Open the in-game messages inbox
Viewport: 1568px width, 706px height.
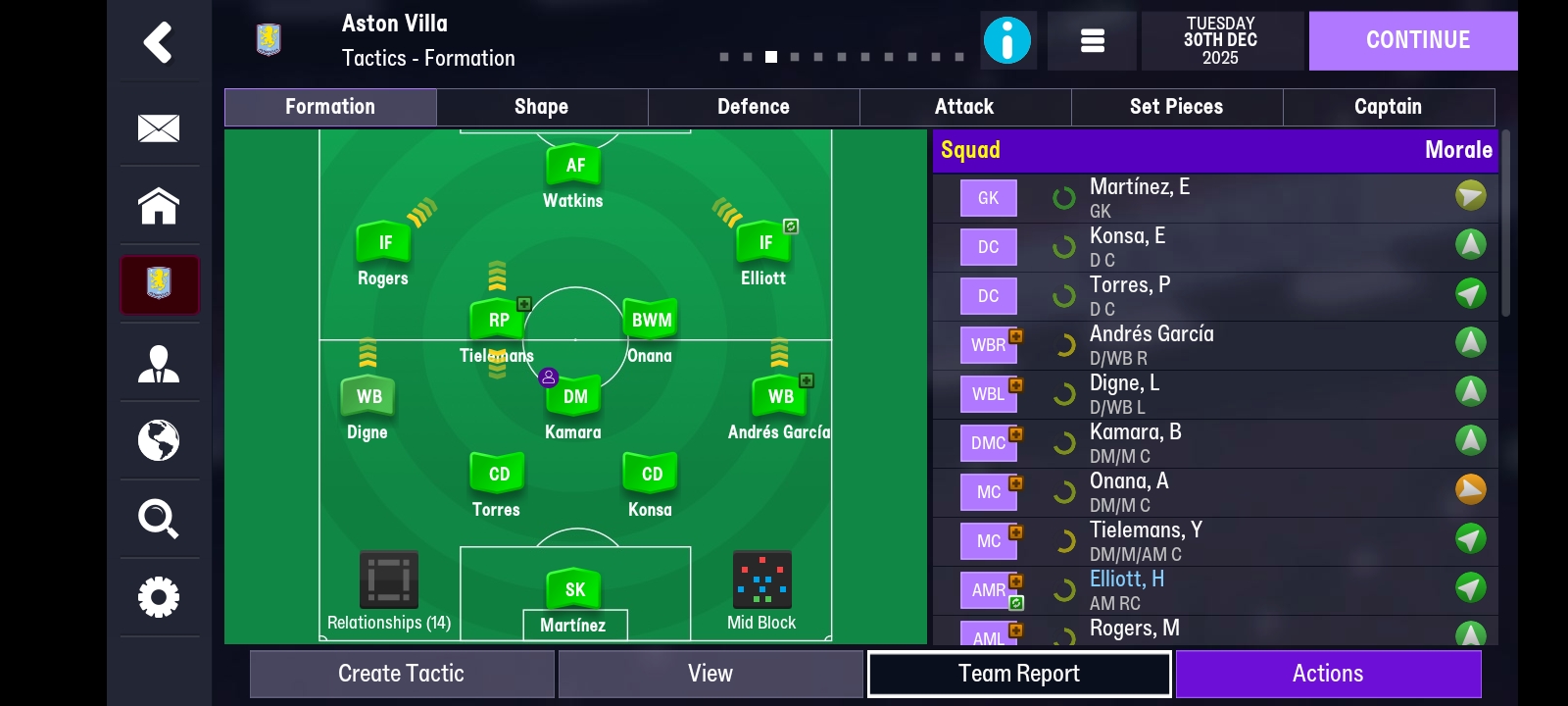(x=159, y=127)
